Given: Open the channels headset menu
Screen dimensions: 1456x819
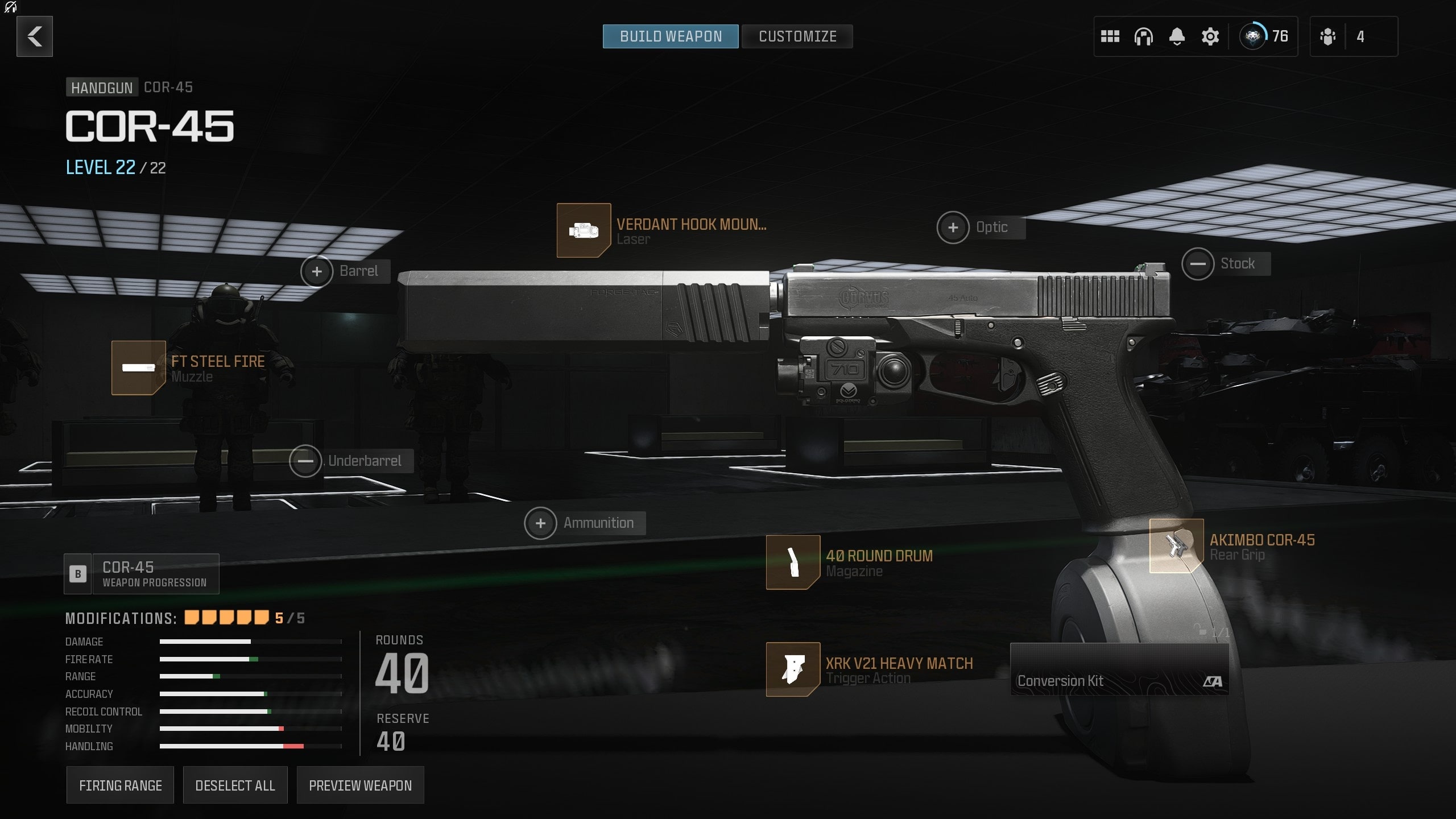Looking at the screenshot, I should tap(1144, 36).
